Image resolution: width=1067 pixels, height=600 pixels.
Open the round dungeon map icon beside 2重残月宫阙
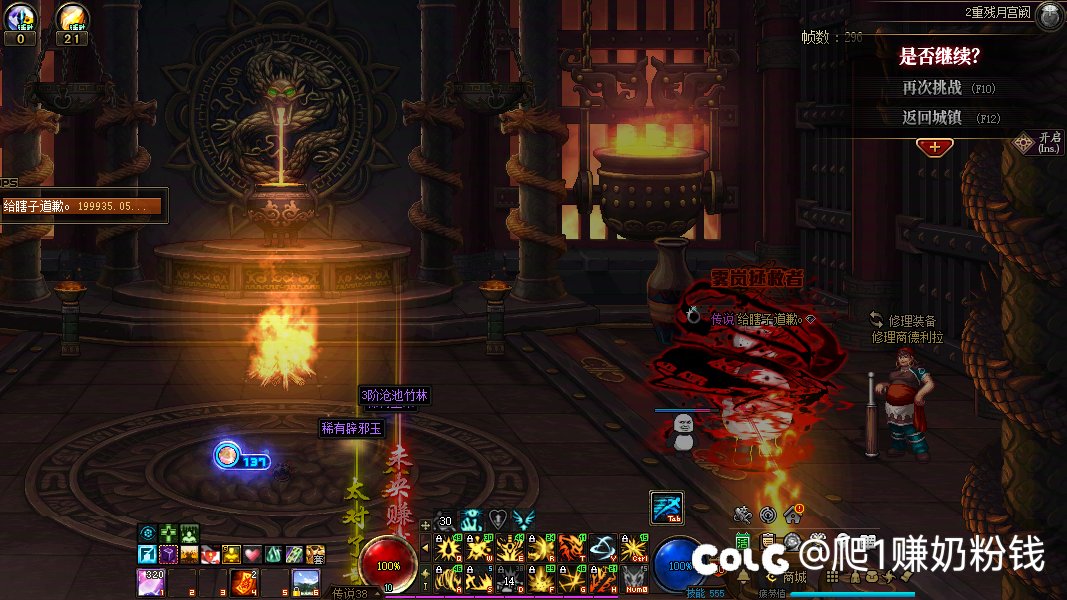click(1049, 15)
